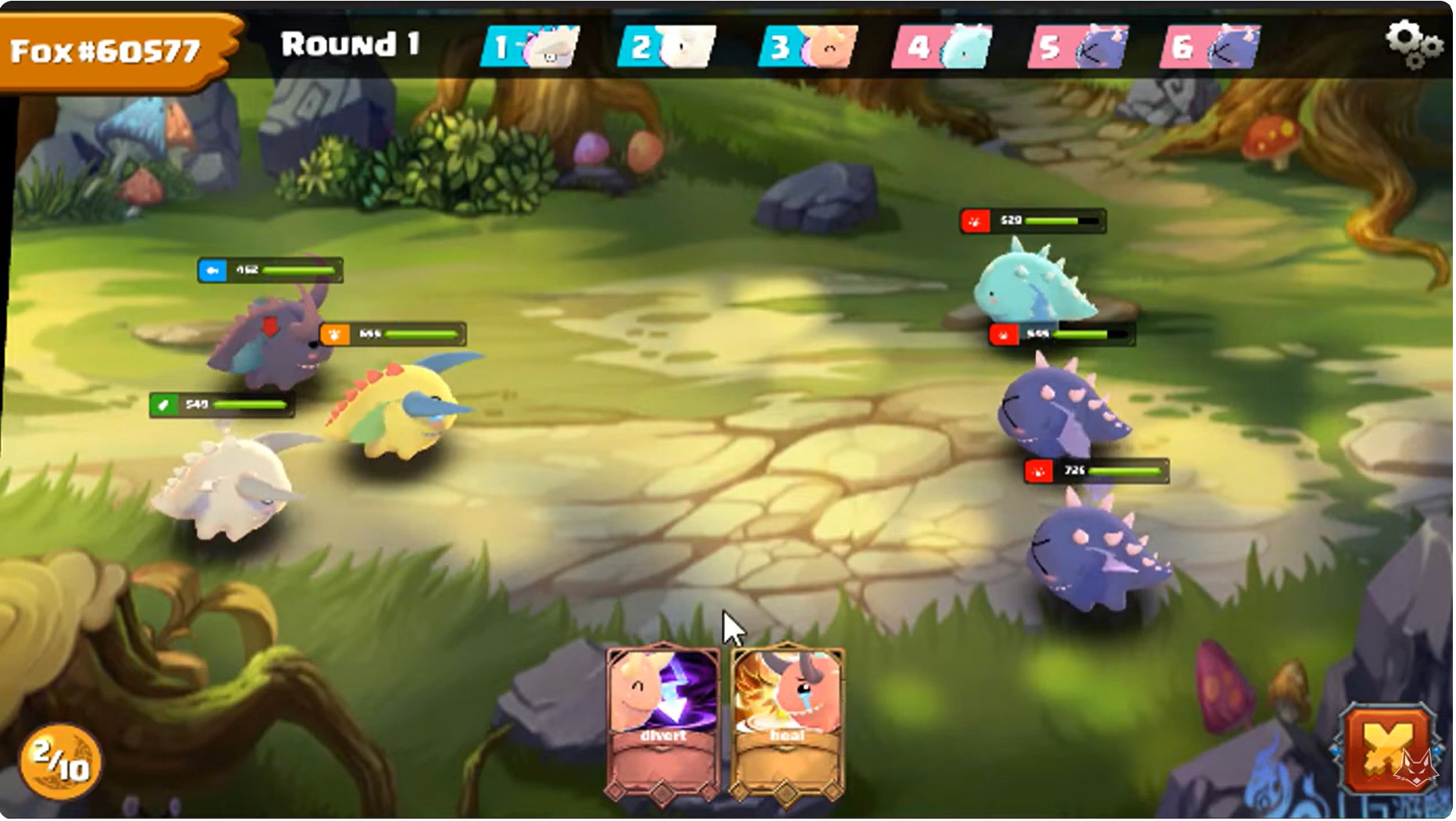Click turn order slot 6

pyautogui.click(x=1212, y=47)
